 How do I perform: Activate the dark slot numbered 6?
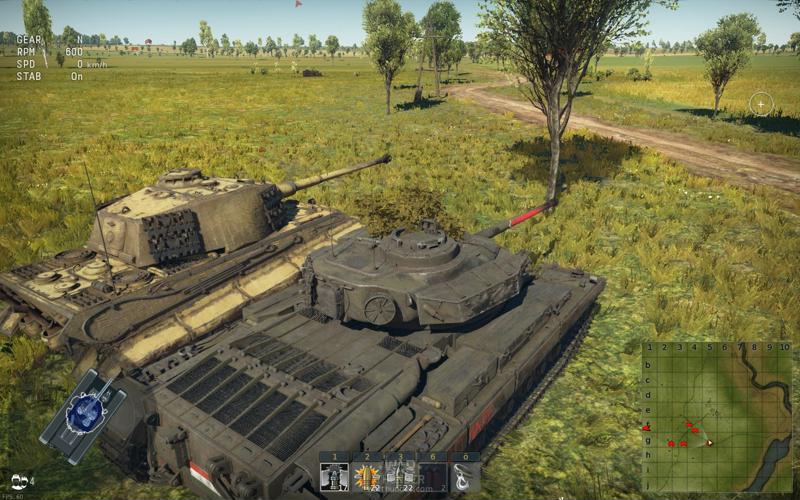coord(432,474)
